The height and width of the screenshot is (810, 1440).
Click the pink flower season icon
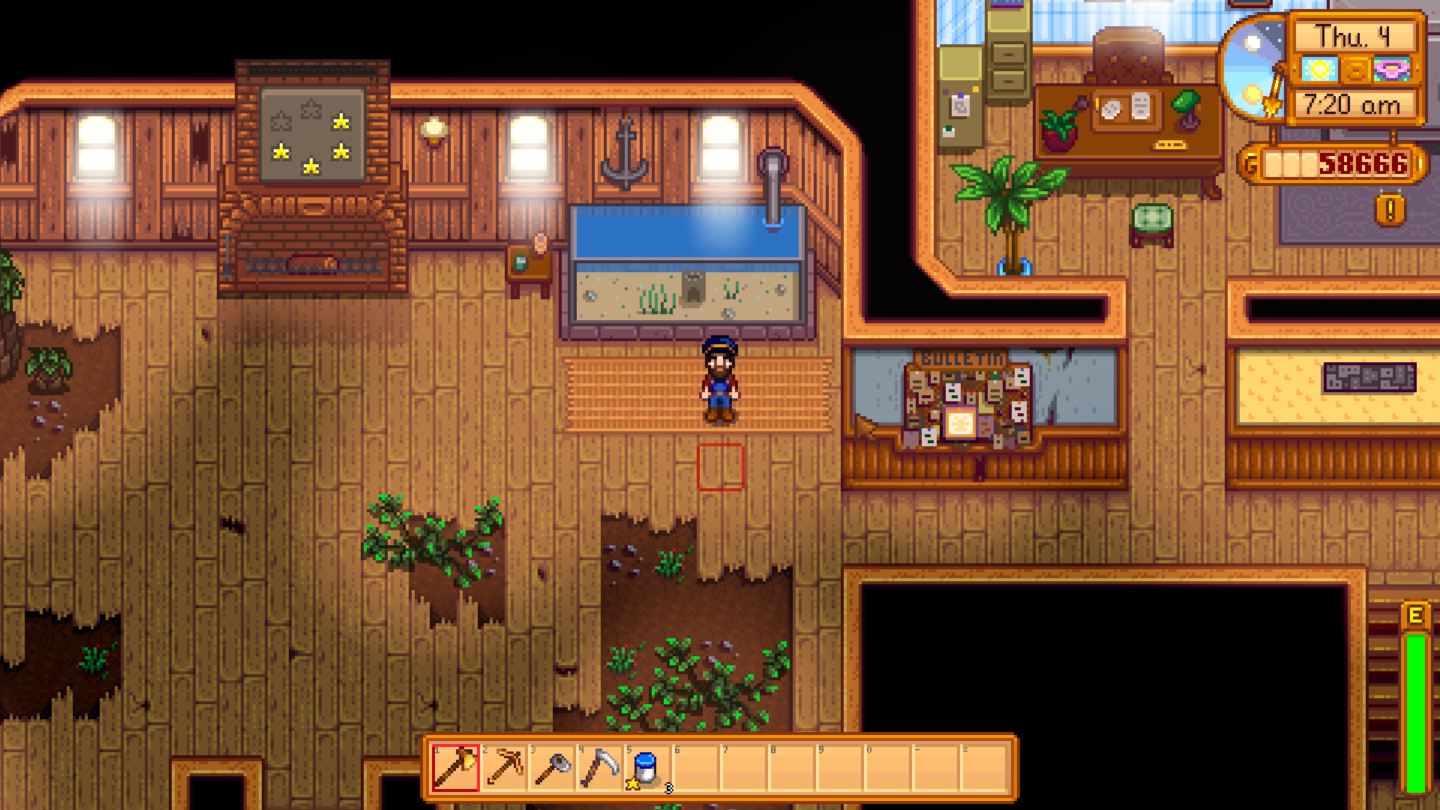[1390, 70]
